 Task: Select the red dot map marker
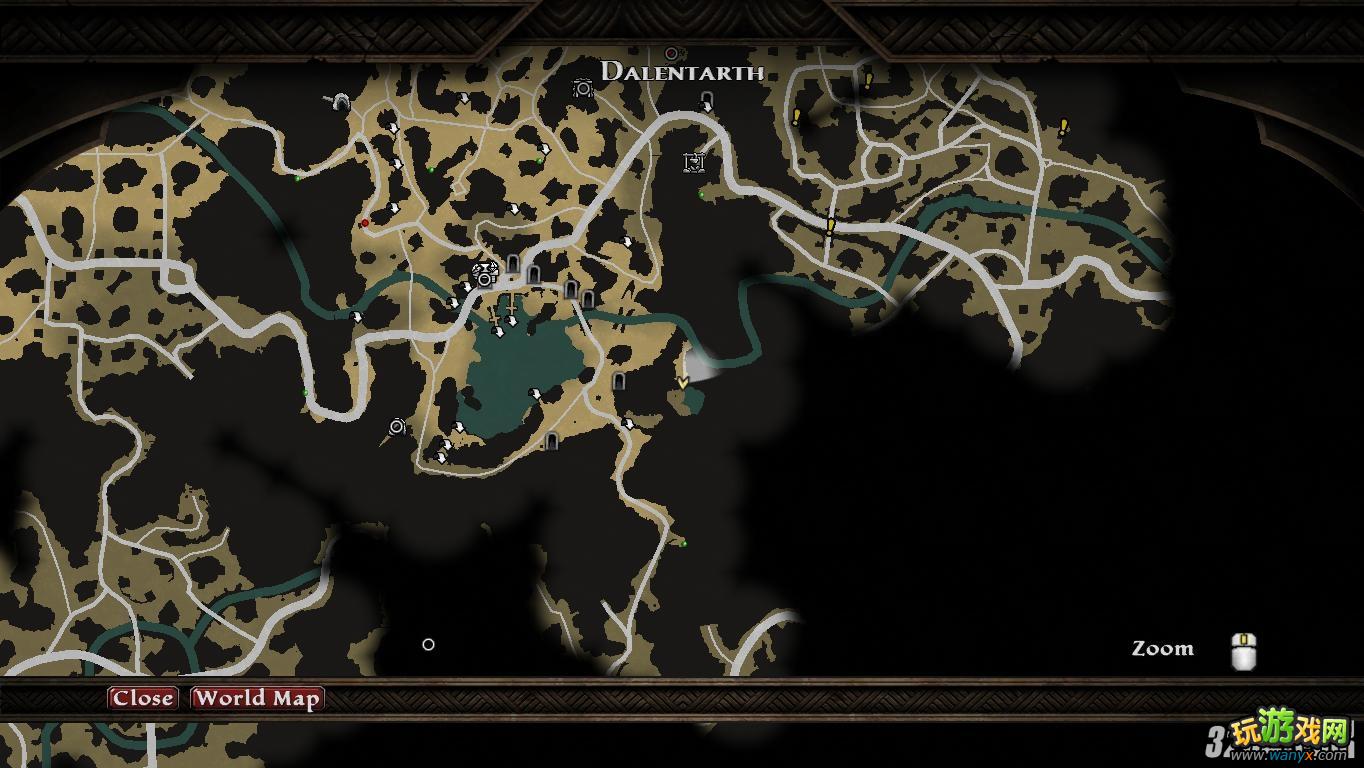click(365, 222)
